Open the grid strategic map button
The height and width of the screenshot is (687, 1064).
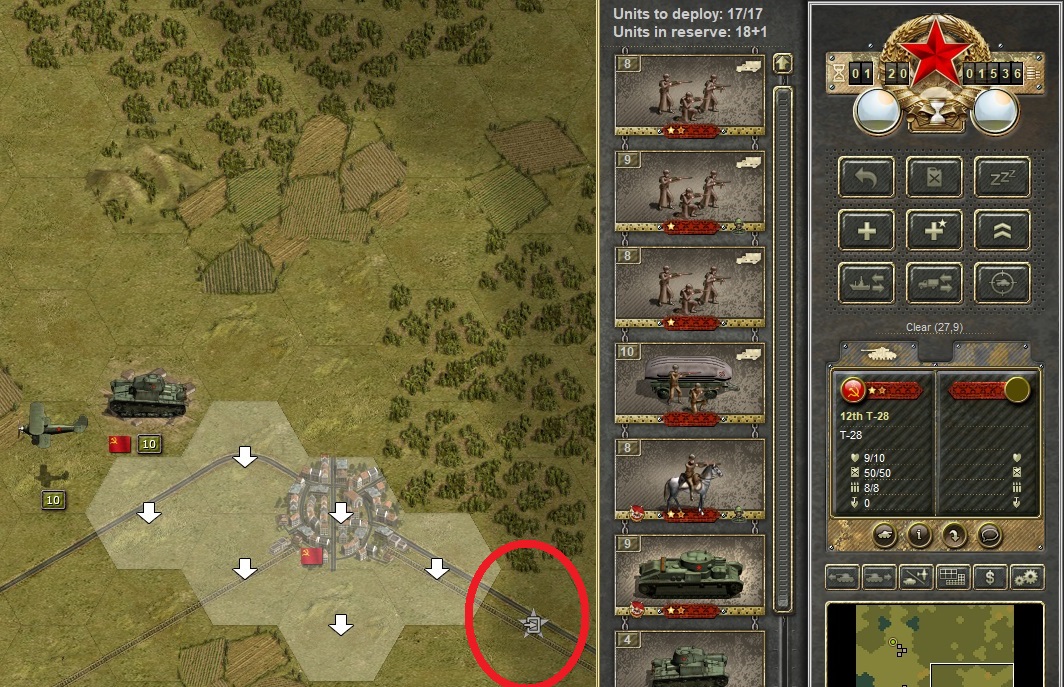coord(951,577)
